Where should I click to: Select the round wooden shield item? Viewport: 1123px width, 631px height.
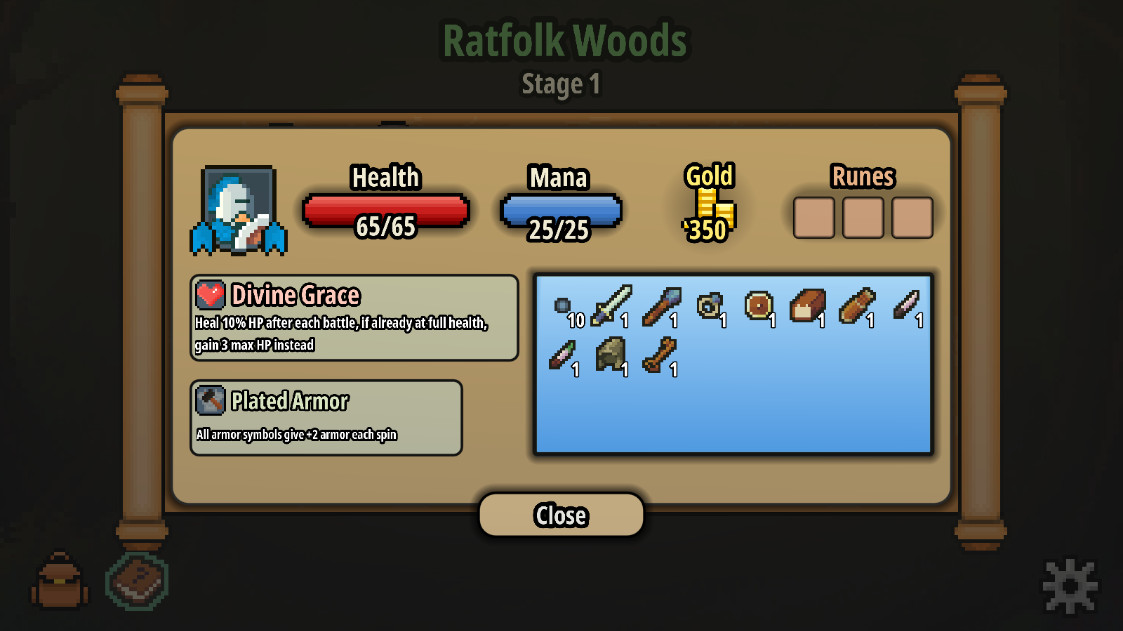758,305
